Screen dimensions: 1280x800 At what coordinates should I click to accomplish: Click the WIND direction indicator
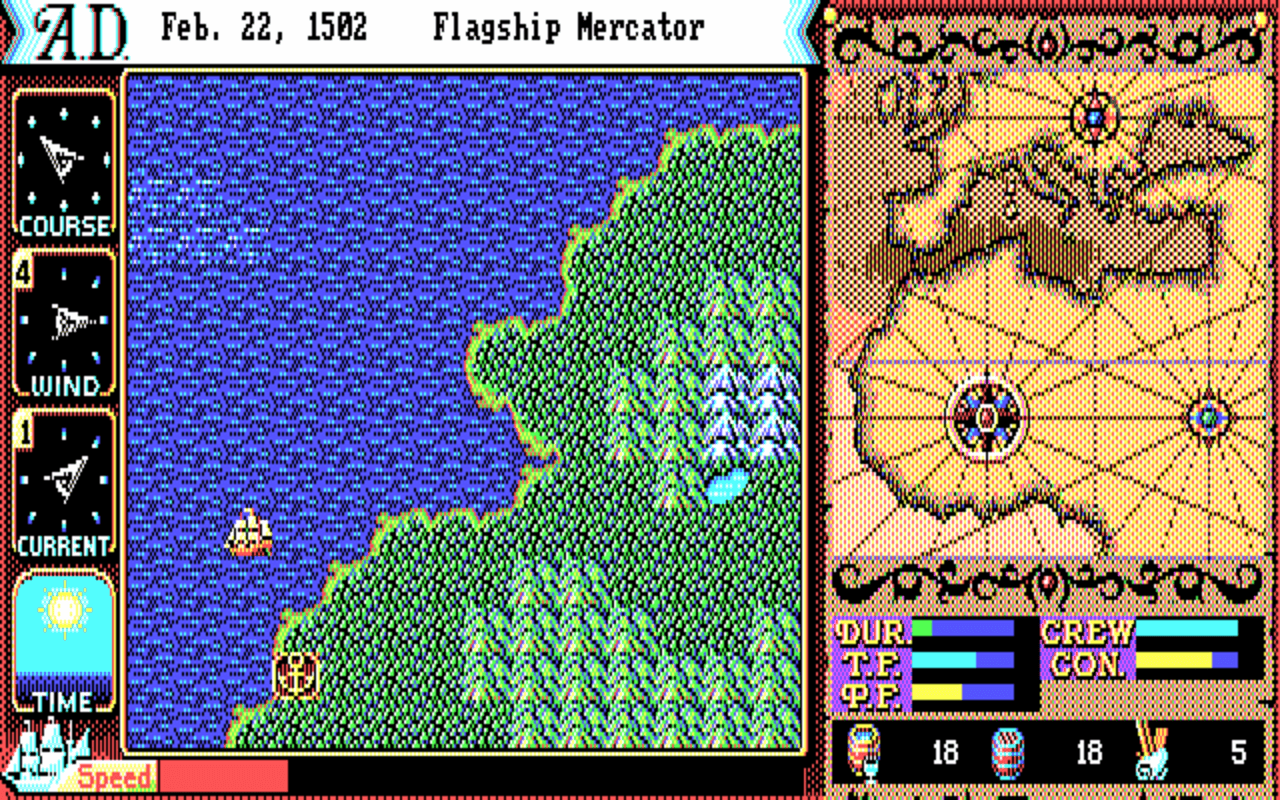[65, 320]
